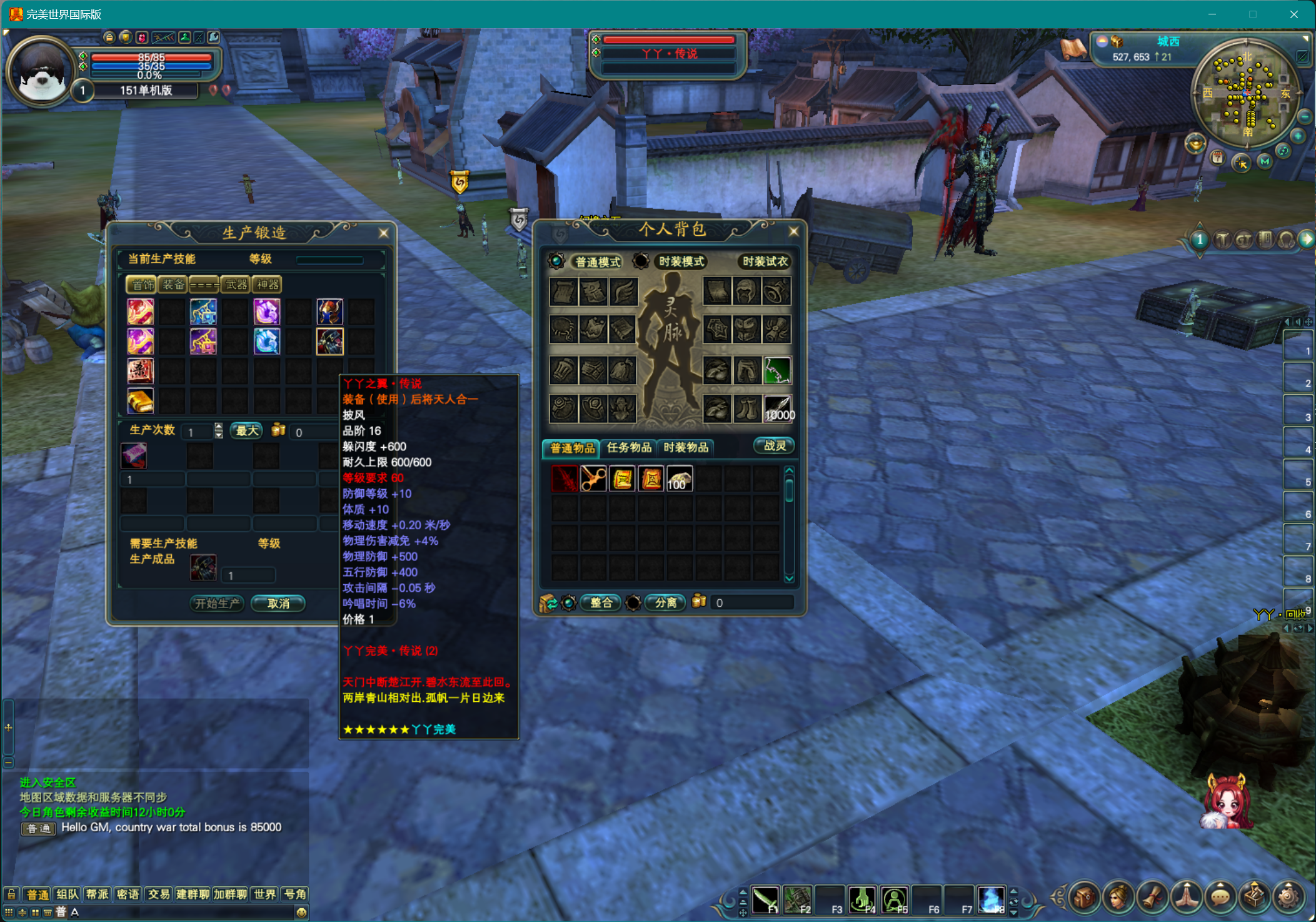Click the 分离 split button
Viewport: 1316px width, 922px height.
pyautogui.click(x=665, y=603)
